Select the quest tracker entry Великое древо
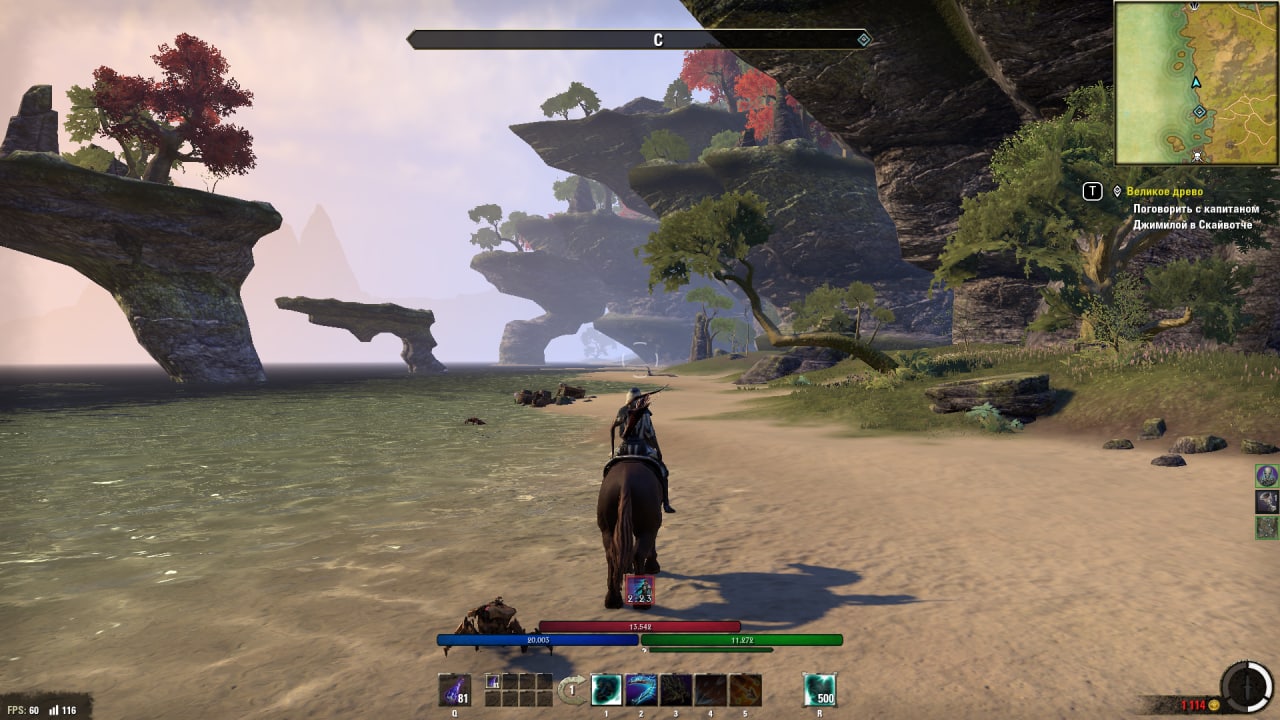1280x720 pixels. tap(1164, 191)
